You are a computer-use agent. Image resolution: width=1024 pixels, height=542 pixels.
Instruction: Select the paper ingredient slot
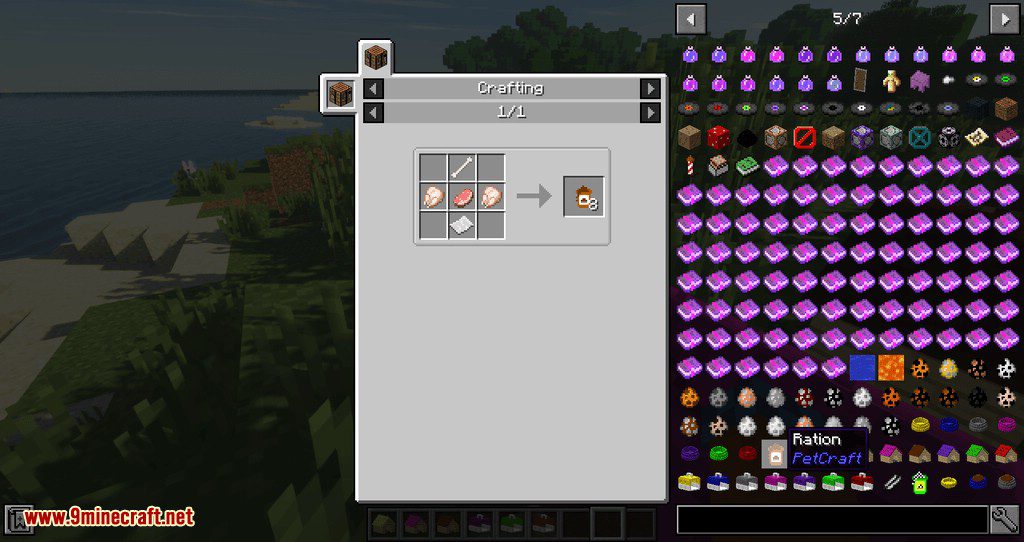tap(462, 226)
